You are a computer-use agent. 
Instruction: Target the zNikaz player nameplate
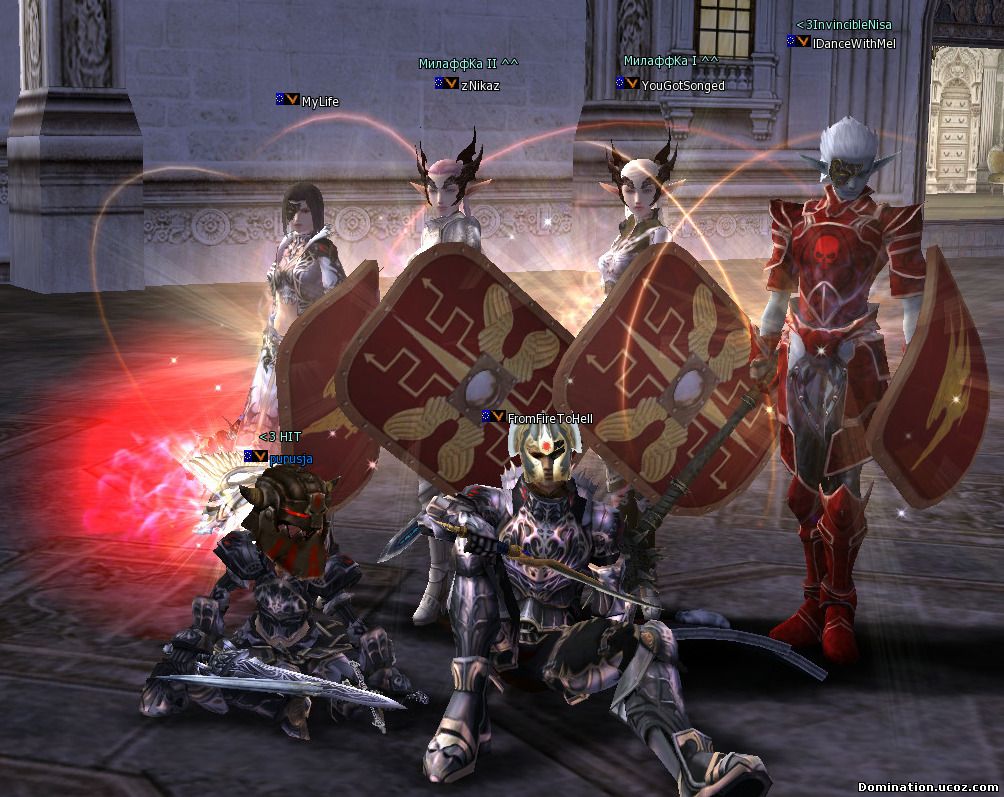(x=480, y=85)
